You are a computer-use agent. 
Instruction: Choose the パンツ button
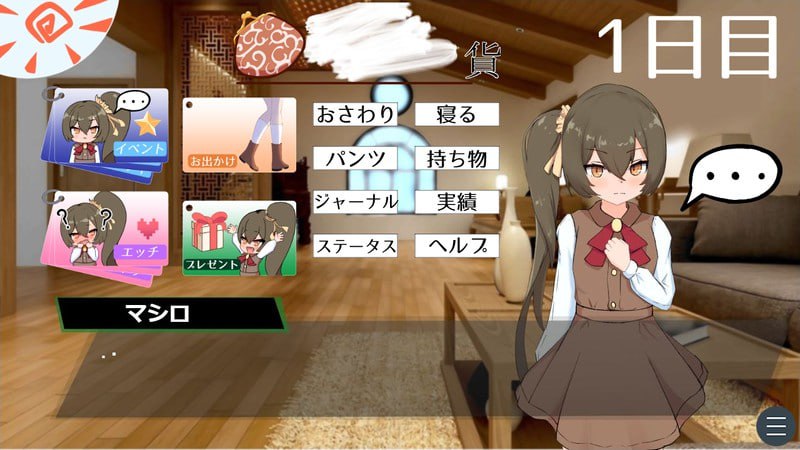[x=355, y=158]
